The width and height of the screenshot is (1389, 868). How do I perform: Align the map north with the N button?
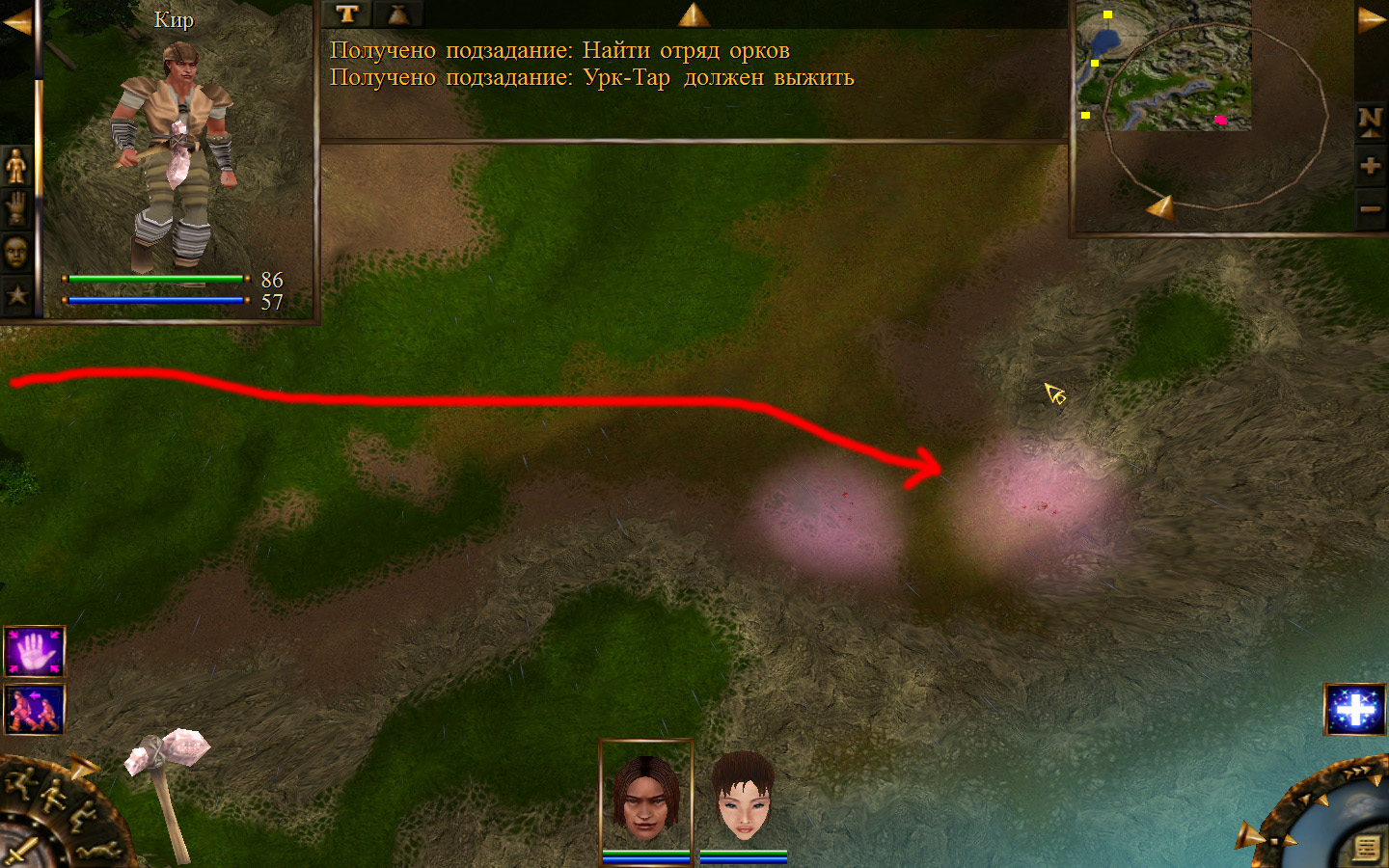click(1370, 121)
